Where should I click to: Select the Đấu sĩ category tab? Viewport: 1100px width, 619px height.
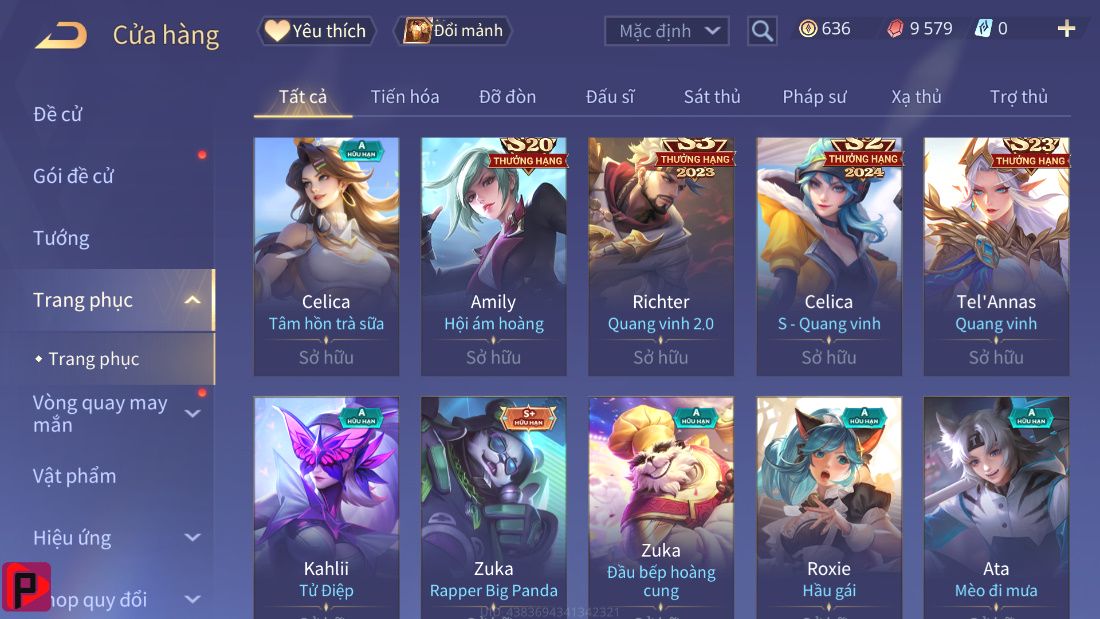pos(610,97)
